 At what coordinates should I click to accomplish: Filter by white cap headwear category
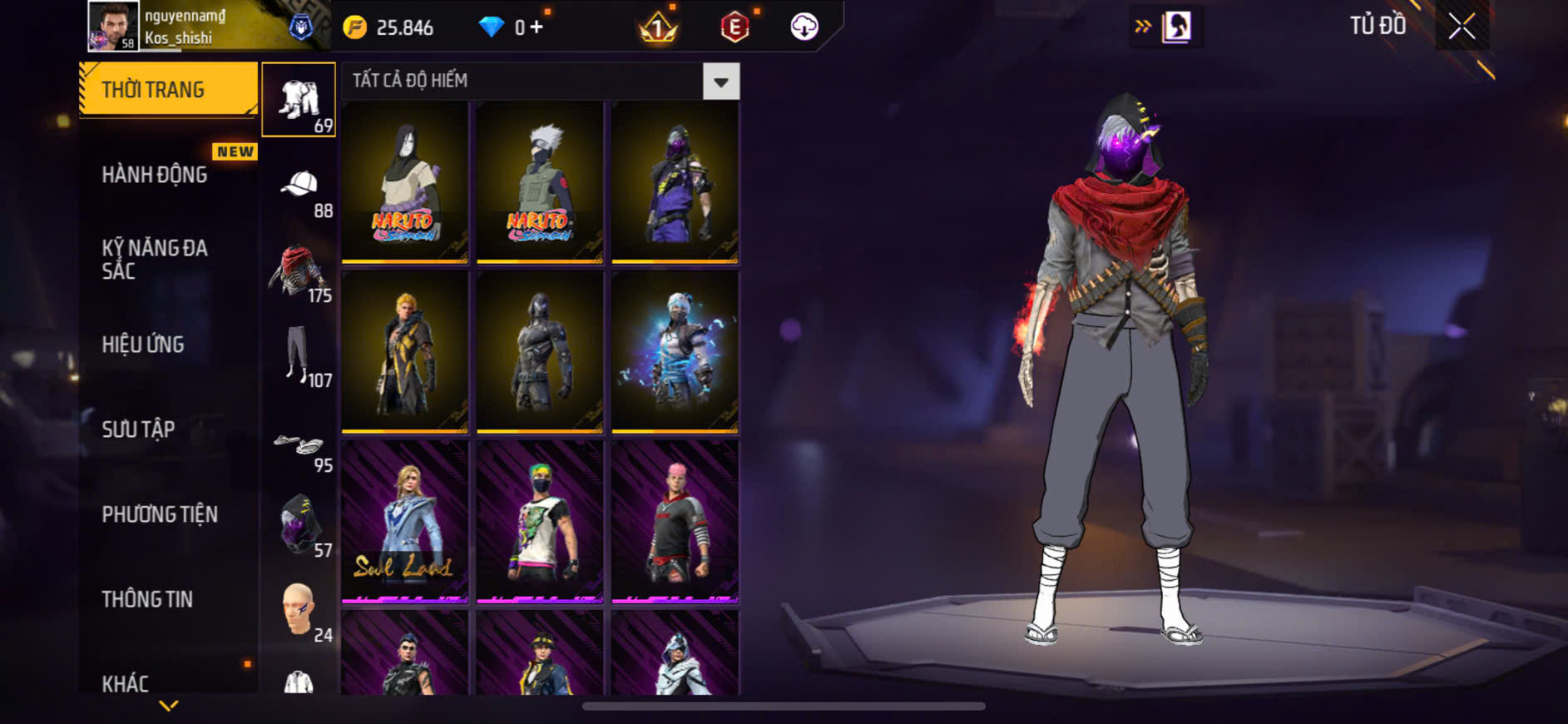pos(299,185)
